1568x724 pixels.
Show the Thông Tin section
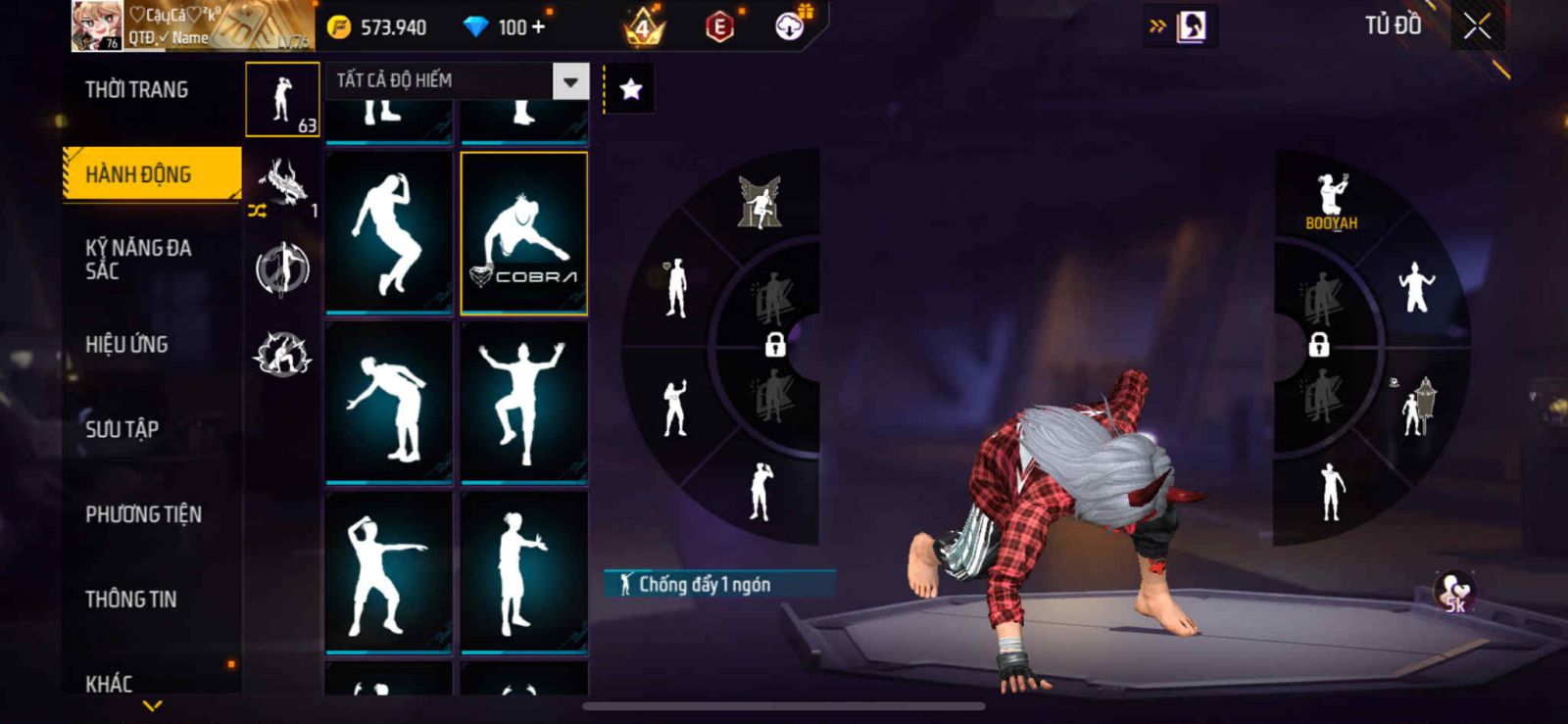(130, 599)
